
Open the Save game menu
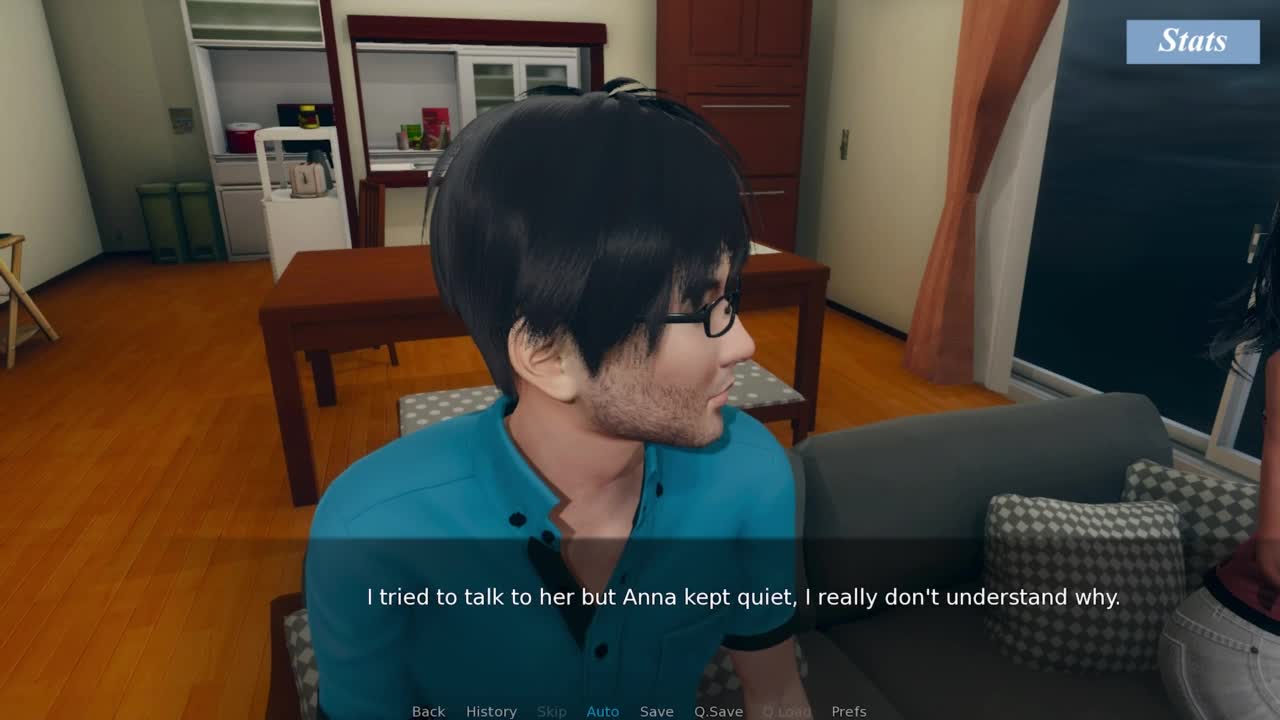coord(656,711)
